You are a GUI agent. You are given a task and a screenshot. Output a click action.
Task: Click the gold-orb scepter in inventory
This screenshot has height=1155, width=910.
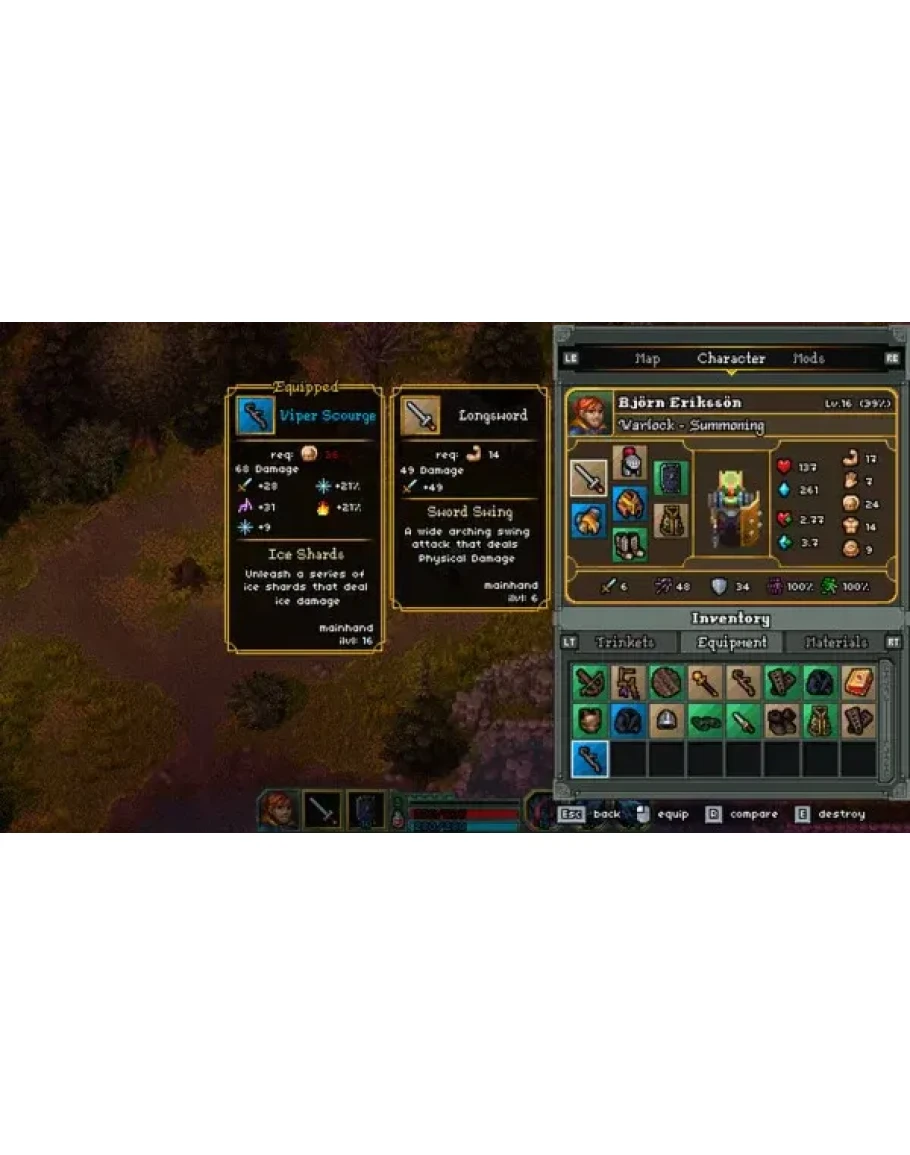click(705, 682)
